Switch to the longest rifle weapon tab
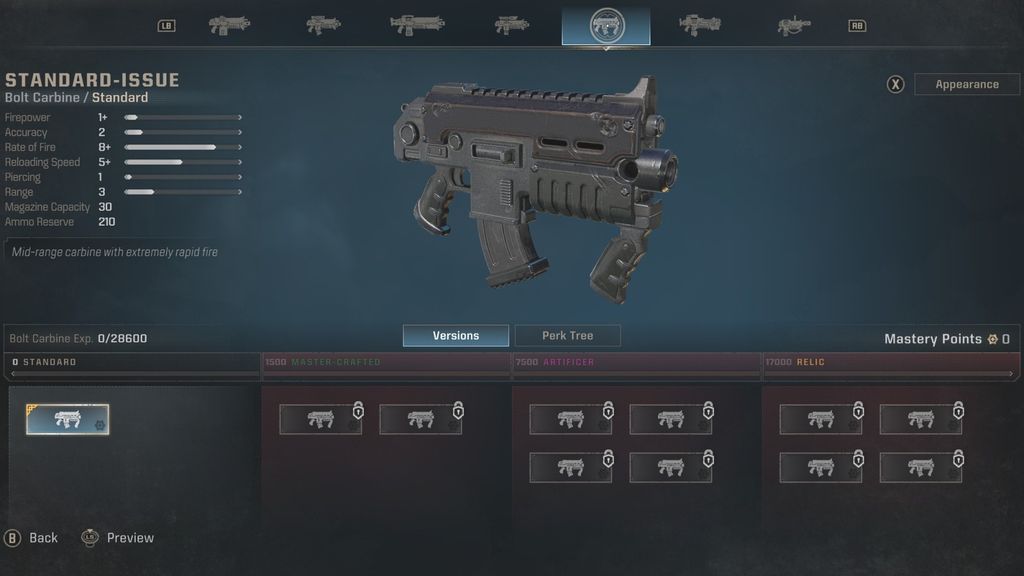This screenshot has width=1024, height=576. (x=417, y=25)
